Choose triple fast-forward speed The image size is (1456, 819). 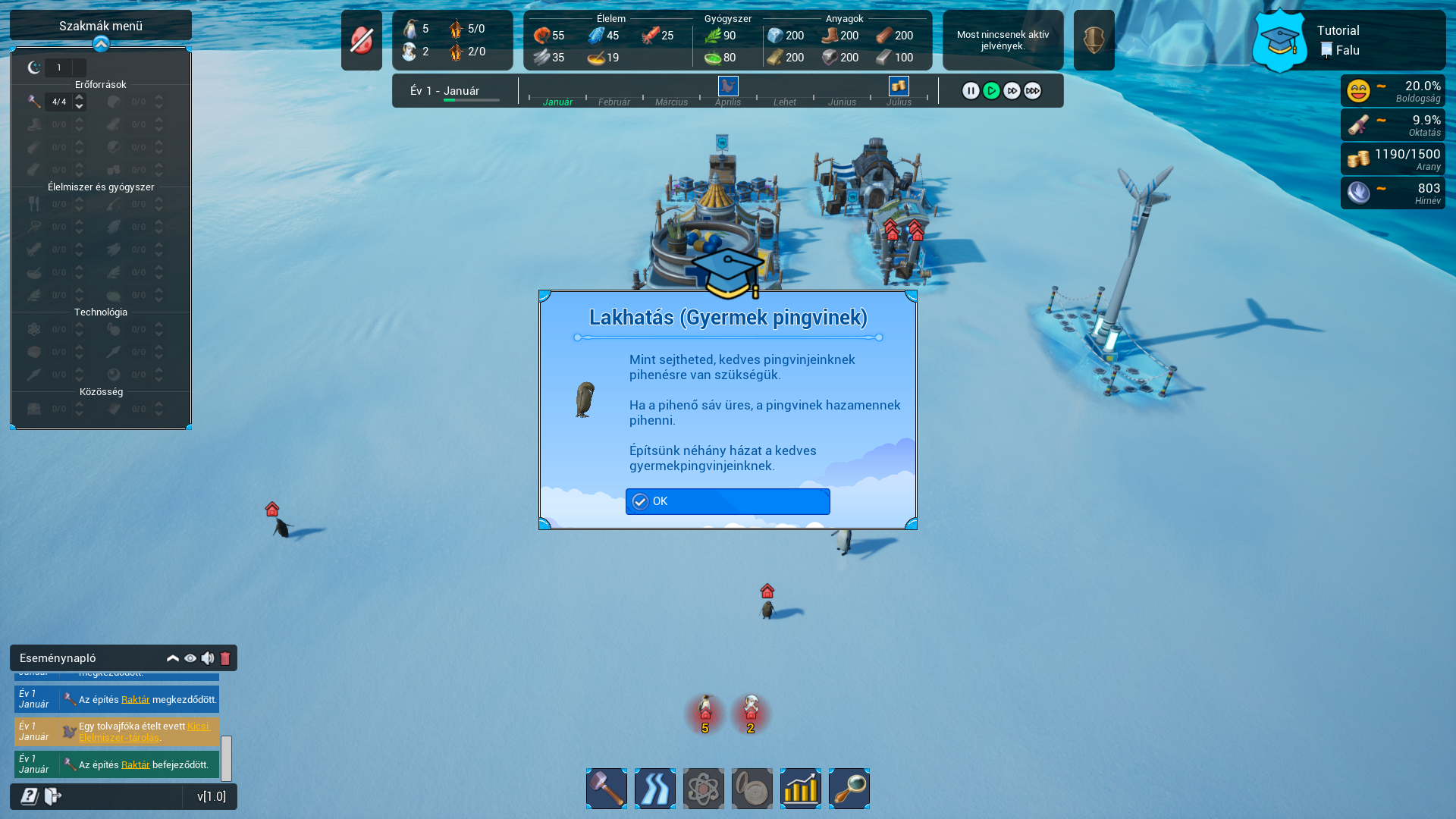point(1032,91)
